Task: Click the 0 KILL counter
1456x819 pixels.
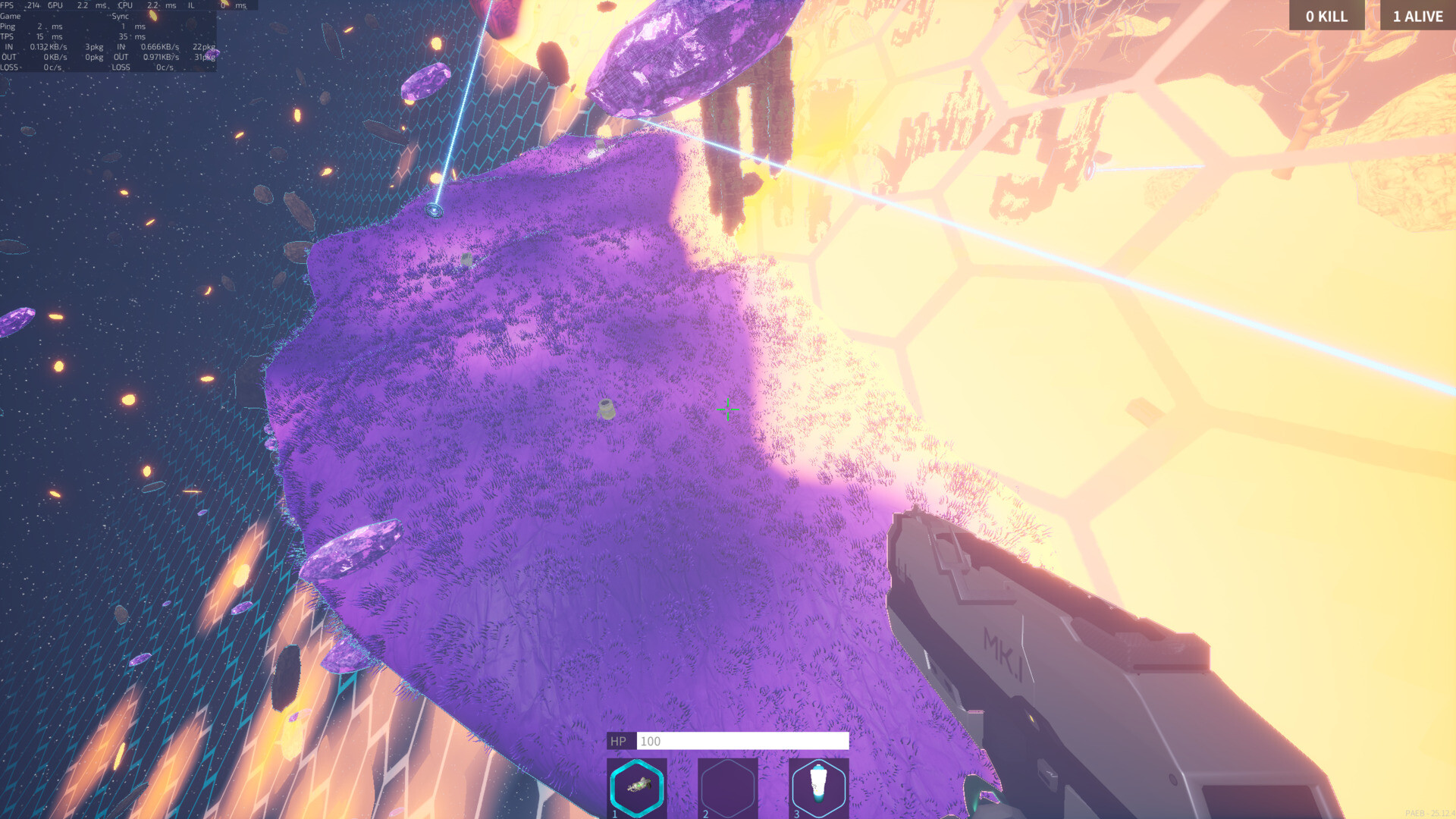Action: [x=1326, y=15]
